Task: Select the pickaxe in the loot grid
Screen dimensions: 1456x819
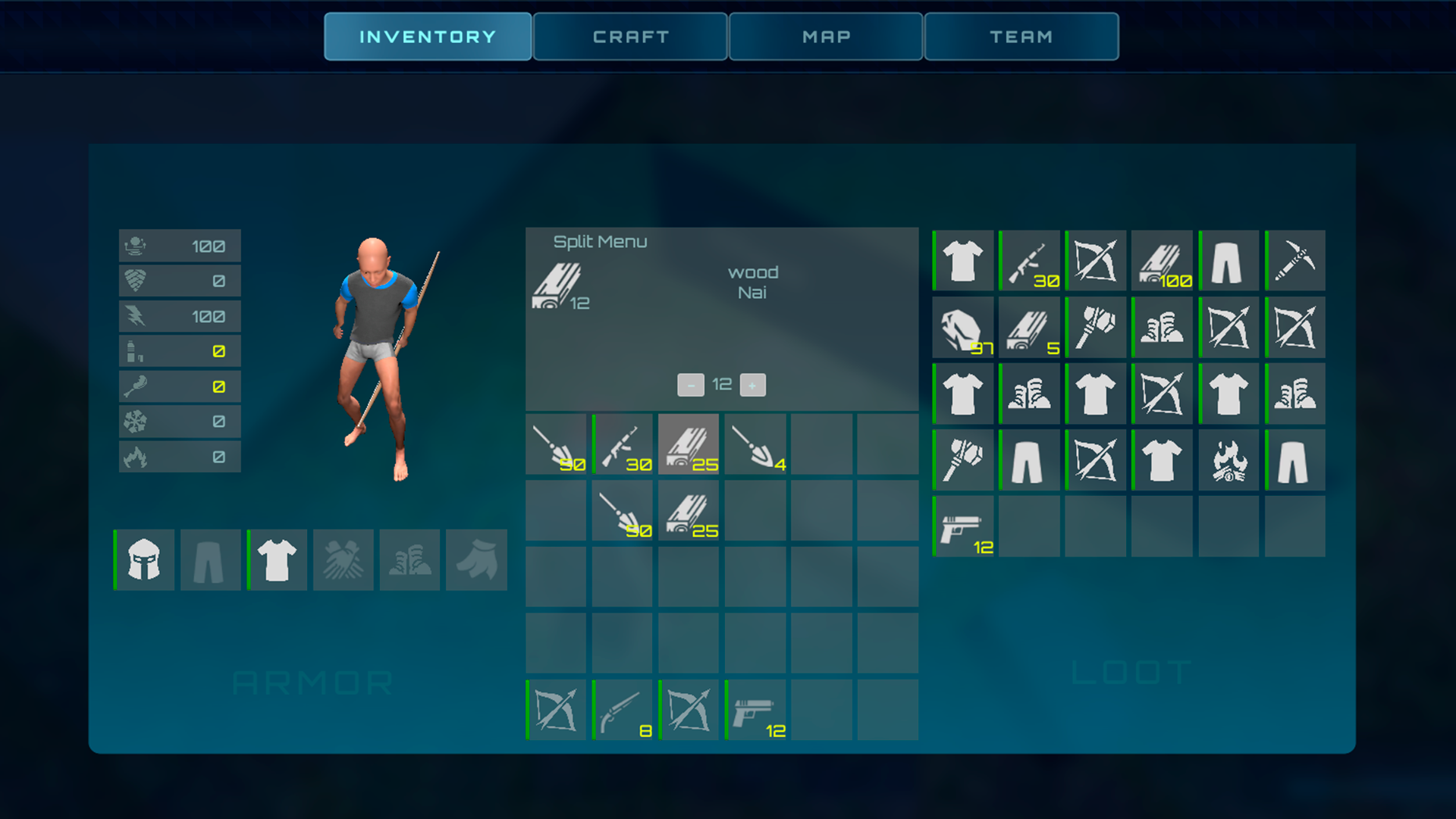Action: coord(1294,261)
